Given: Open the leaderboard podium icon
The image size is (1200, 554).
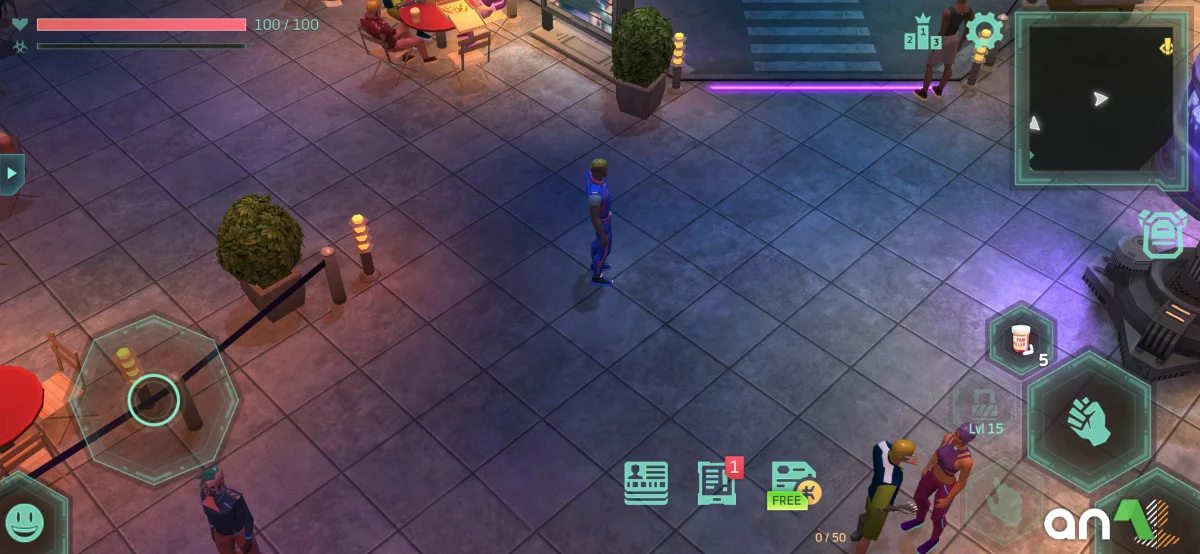Looking at the screenshot, I should pos(923,33).
